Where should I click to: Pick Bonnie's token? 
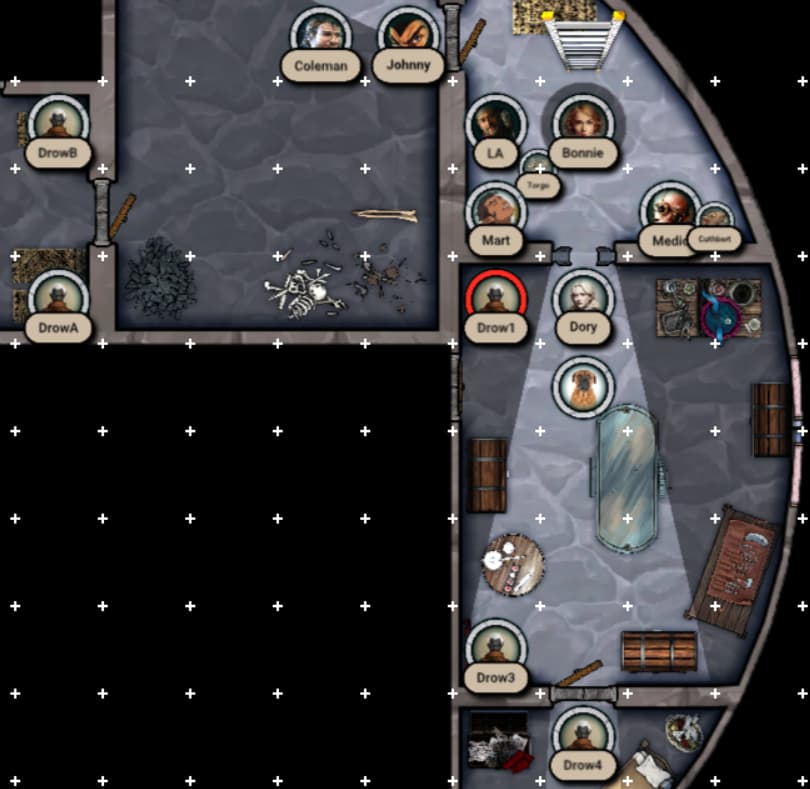click(583, 122)
